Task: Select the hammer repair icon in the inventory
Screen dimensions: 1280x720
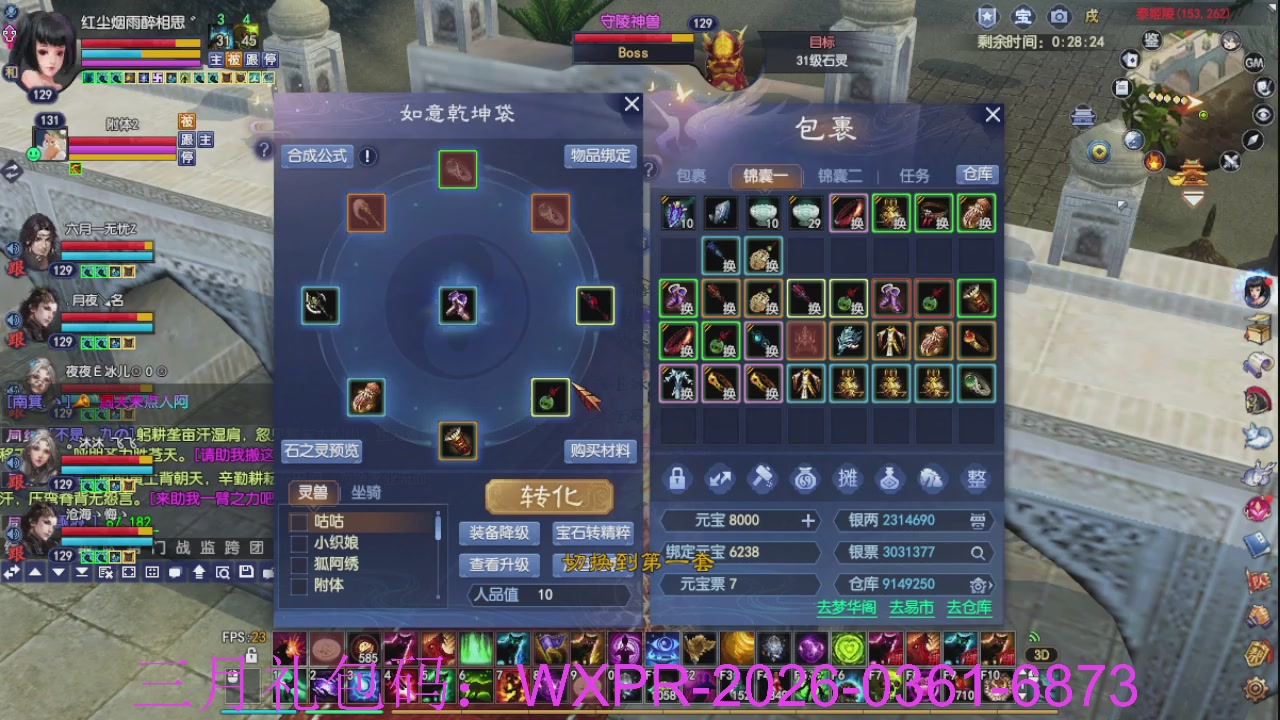Action: [x=763, y=479]
